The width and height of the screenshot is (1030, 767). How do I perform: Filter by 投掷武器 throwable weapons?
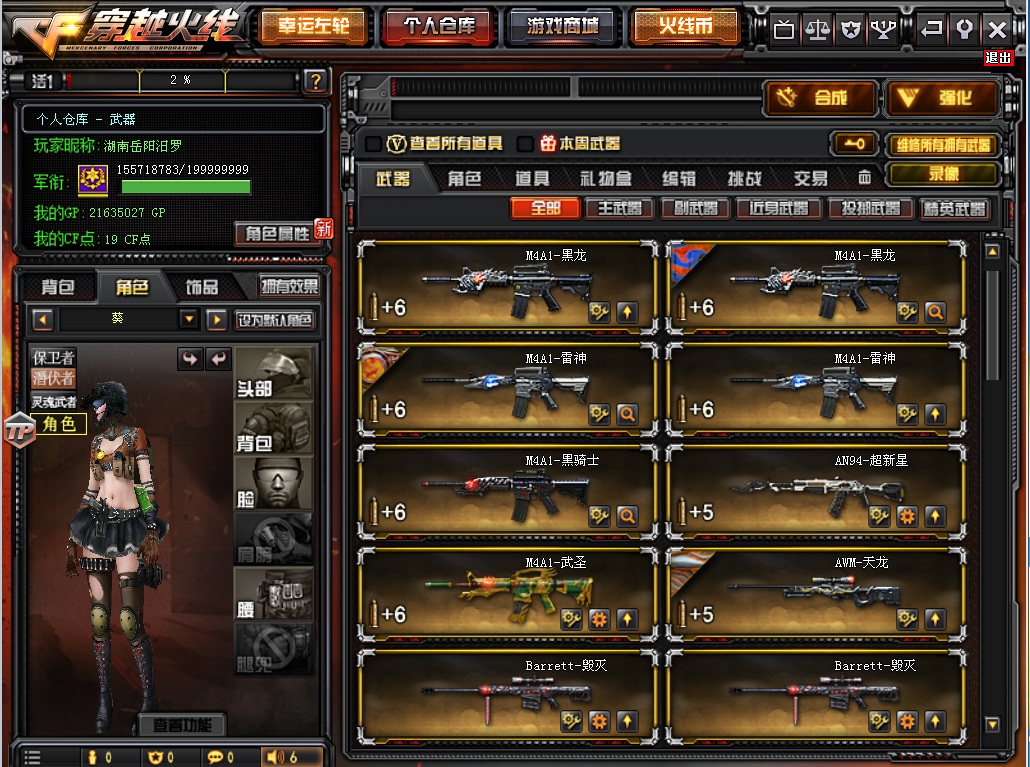point(868,209)
